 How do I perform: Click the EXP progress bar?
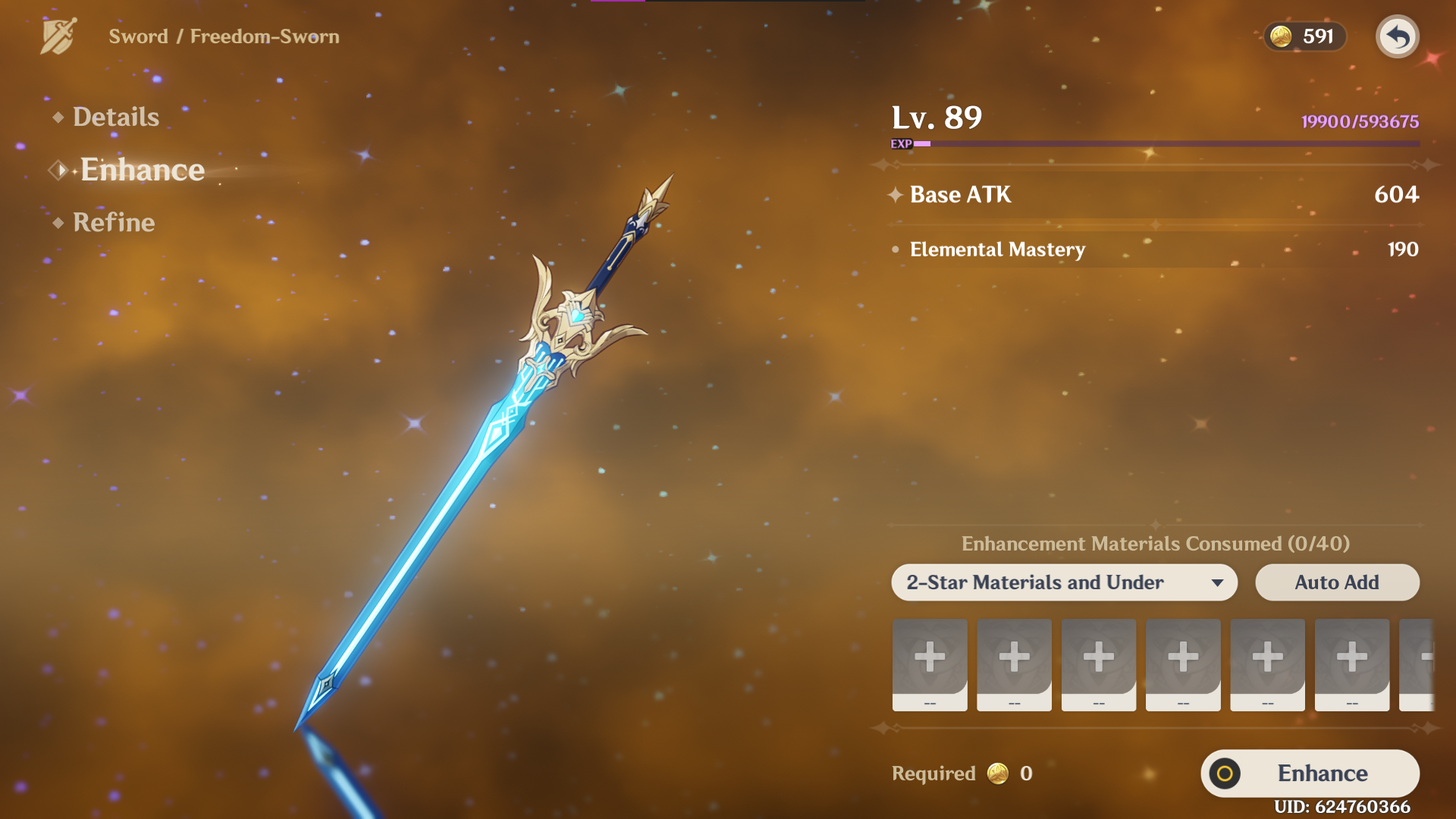[x=1168, y=143]
